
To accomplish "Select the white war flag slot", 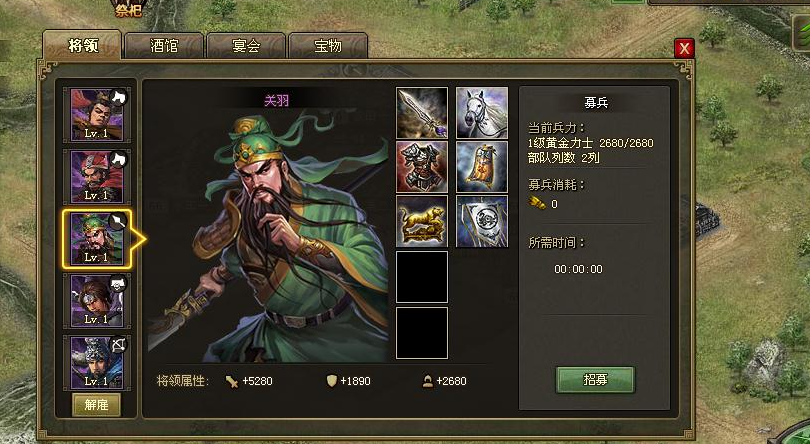I will (482, 221).
